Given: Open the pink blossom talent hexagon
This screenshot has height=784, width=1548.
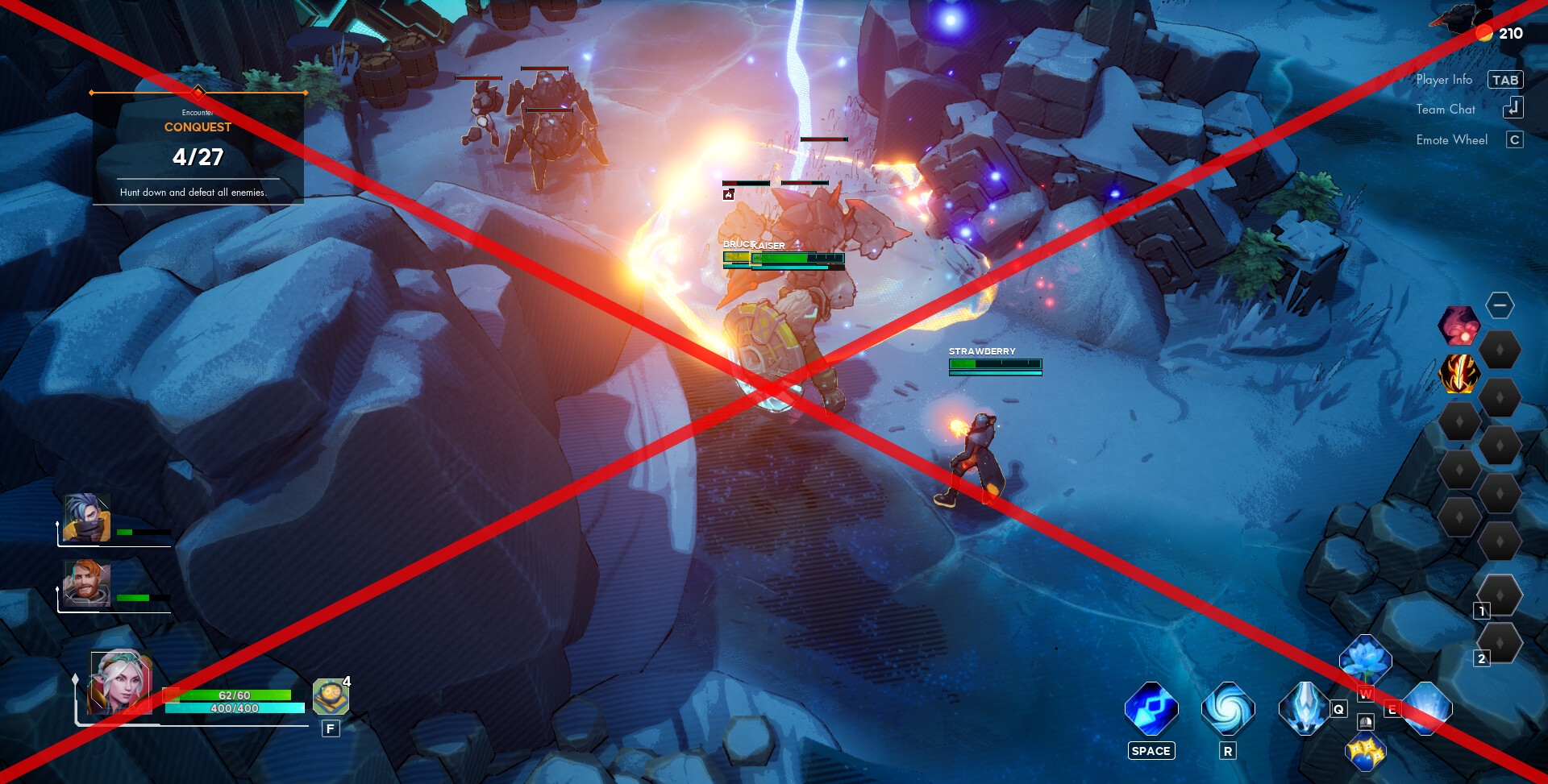Looking at the screenshot, I should pos(1461,326).
